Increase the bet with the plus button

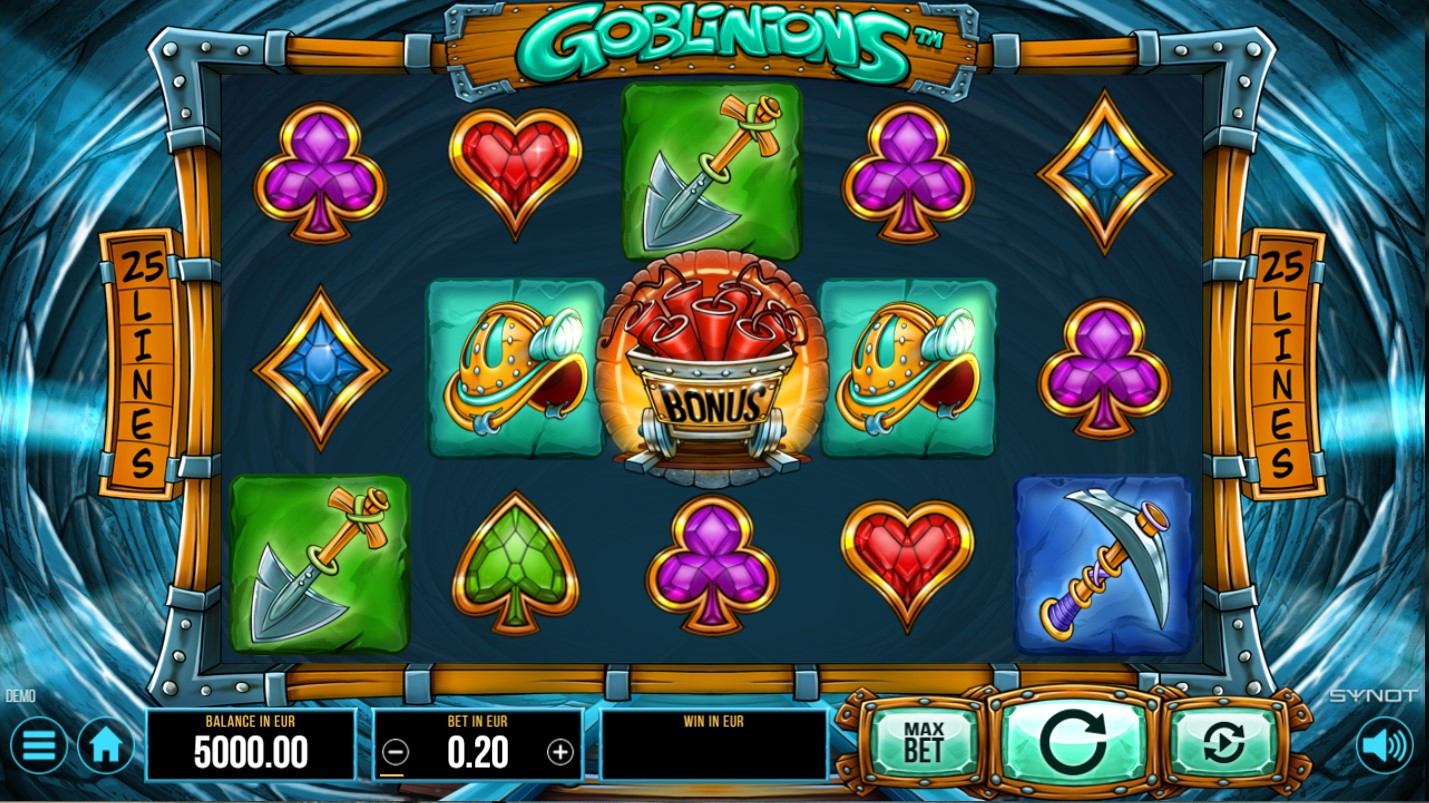[560, 751]
